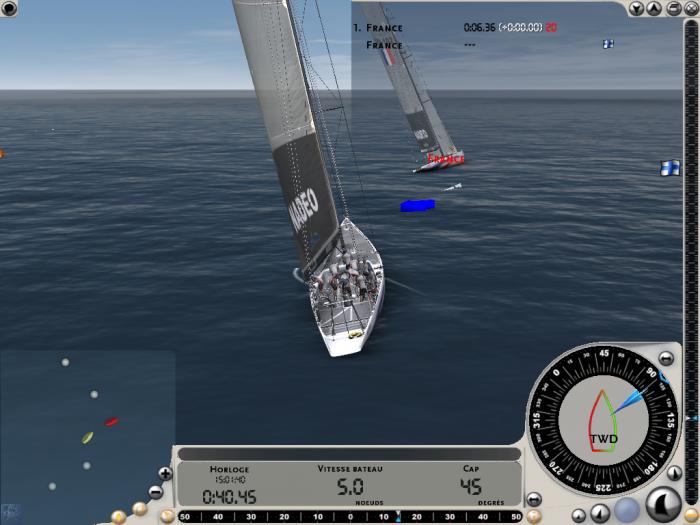Click the round button in top-left corner
Viewport: 700px width, 525px height.
[x=9, y=9]
